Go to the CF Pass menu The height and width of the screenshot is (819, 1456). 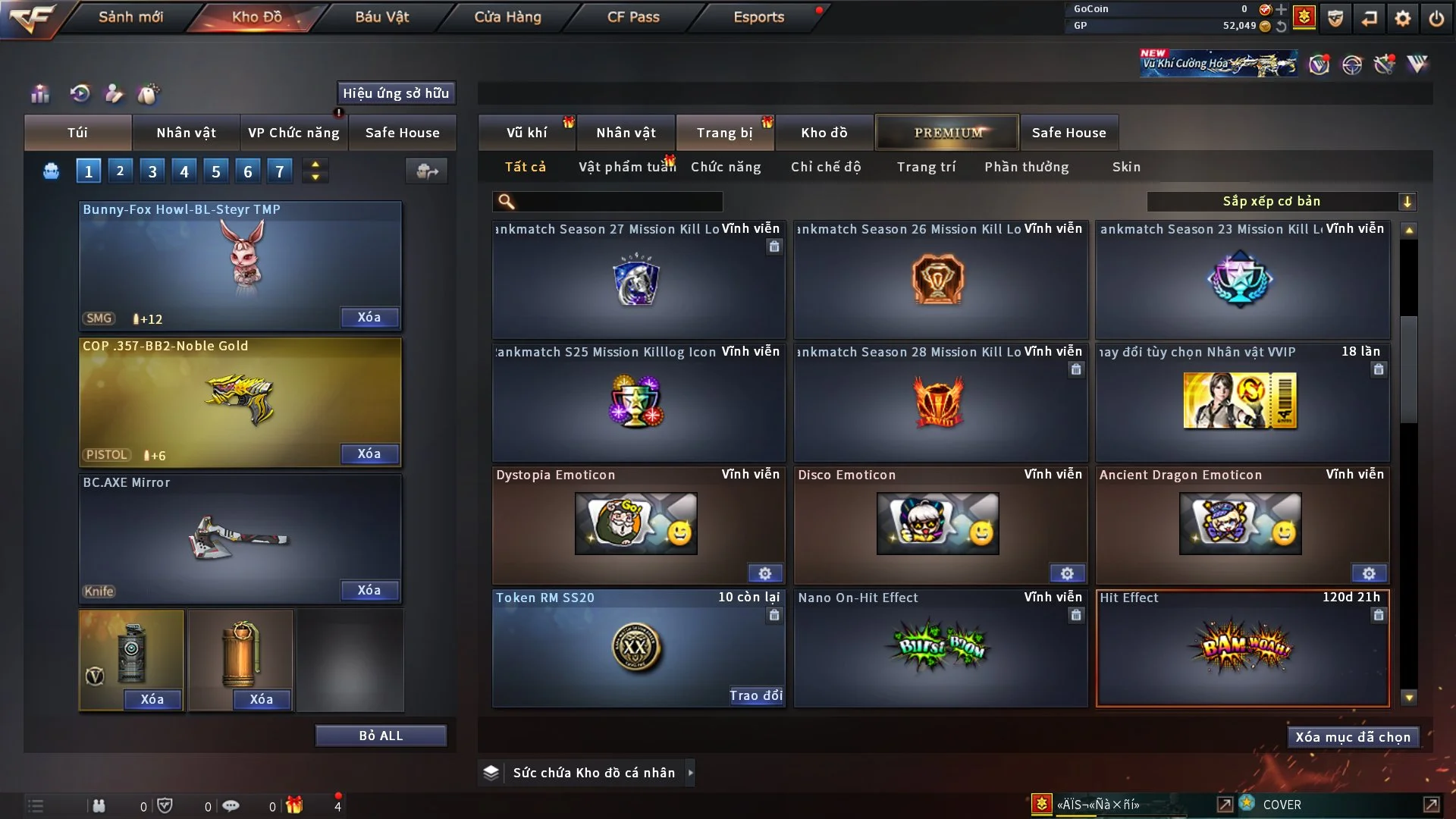(x=633, y=17)
